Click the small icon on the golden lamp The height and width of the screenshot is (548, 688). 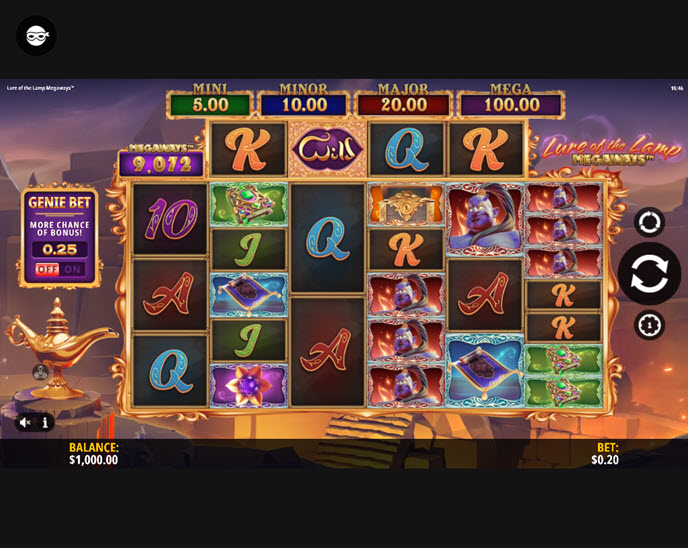click(40, 372)
